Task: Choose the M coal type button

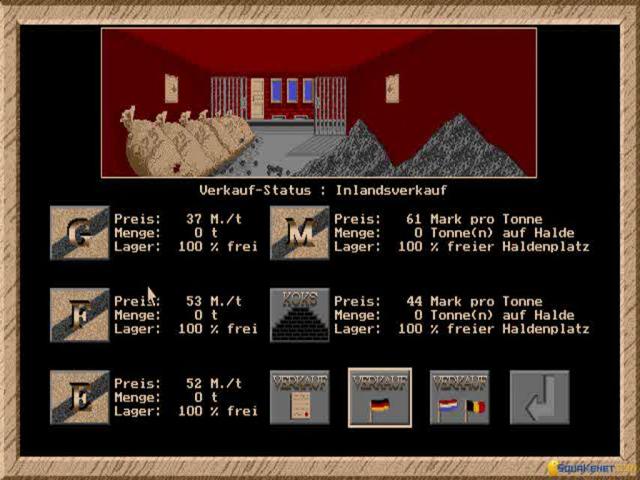Action: pyautogui.click(x=300, y=233)
